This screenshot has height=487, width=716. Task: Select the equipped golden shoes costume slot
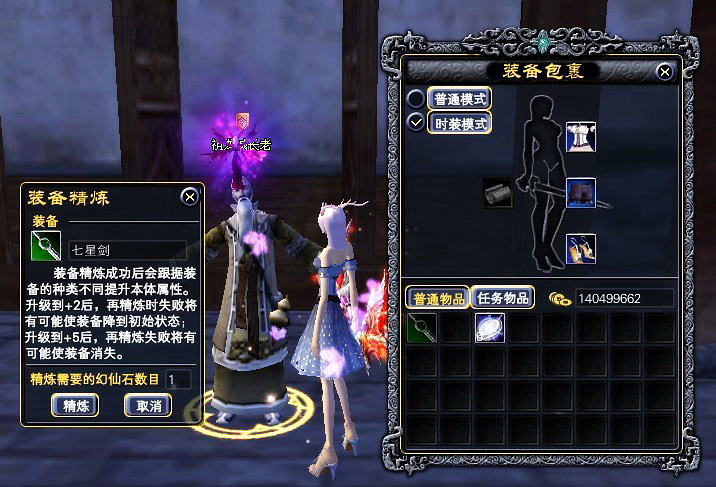[x=580, y=247]
